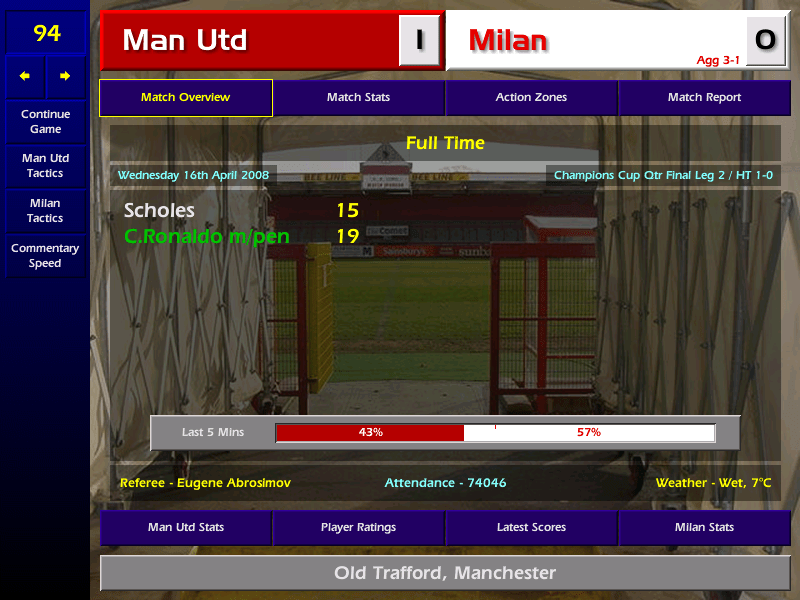The width and height of the screenshot is (800, 600).
Task: Click the right arrow button
Action: point(65,76)
